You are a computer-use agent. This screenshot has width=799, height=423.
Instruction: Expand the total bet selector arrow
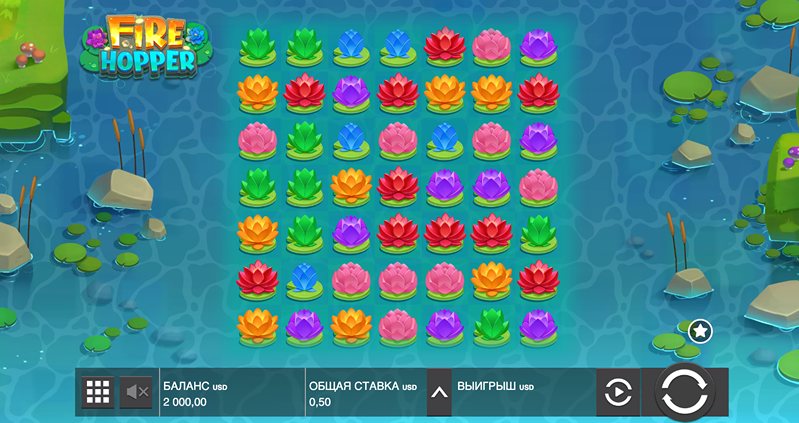coord(438,392)
